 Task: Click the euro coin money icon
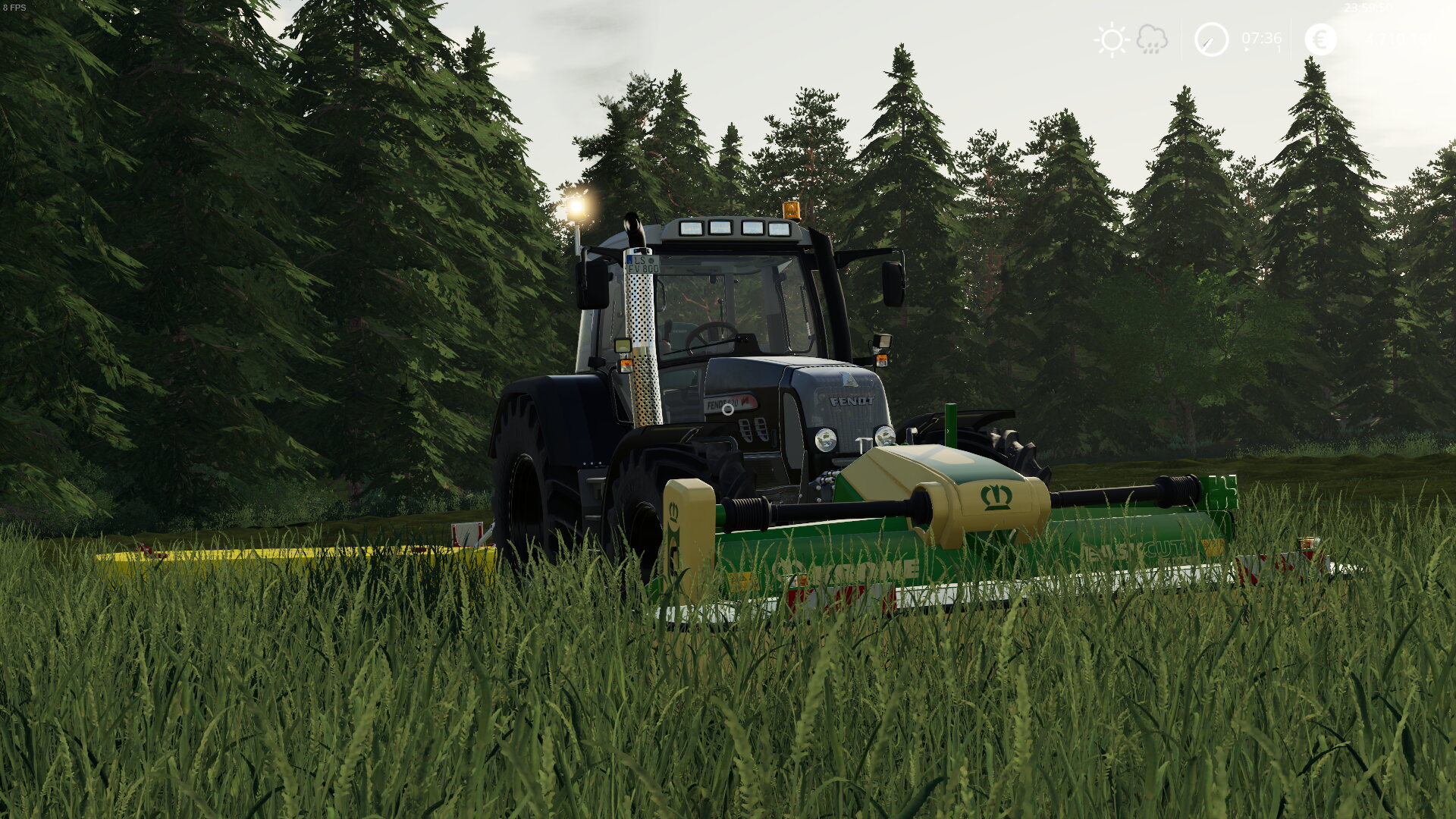[x=1319, y=39]
